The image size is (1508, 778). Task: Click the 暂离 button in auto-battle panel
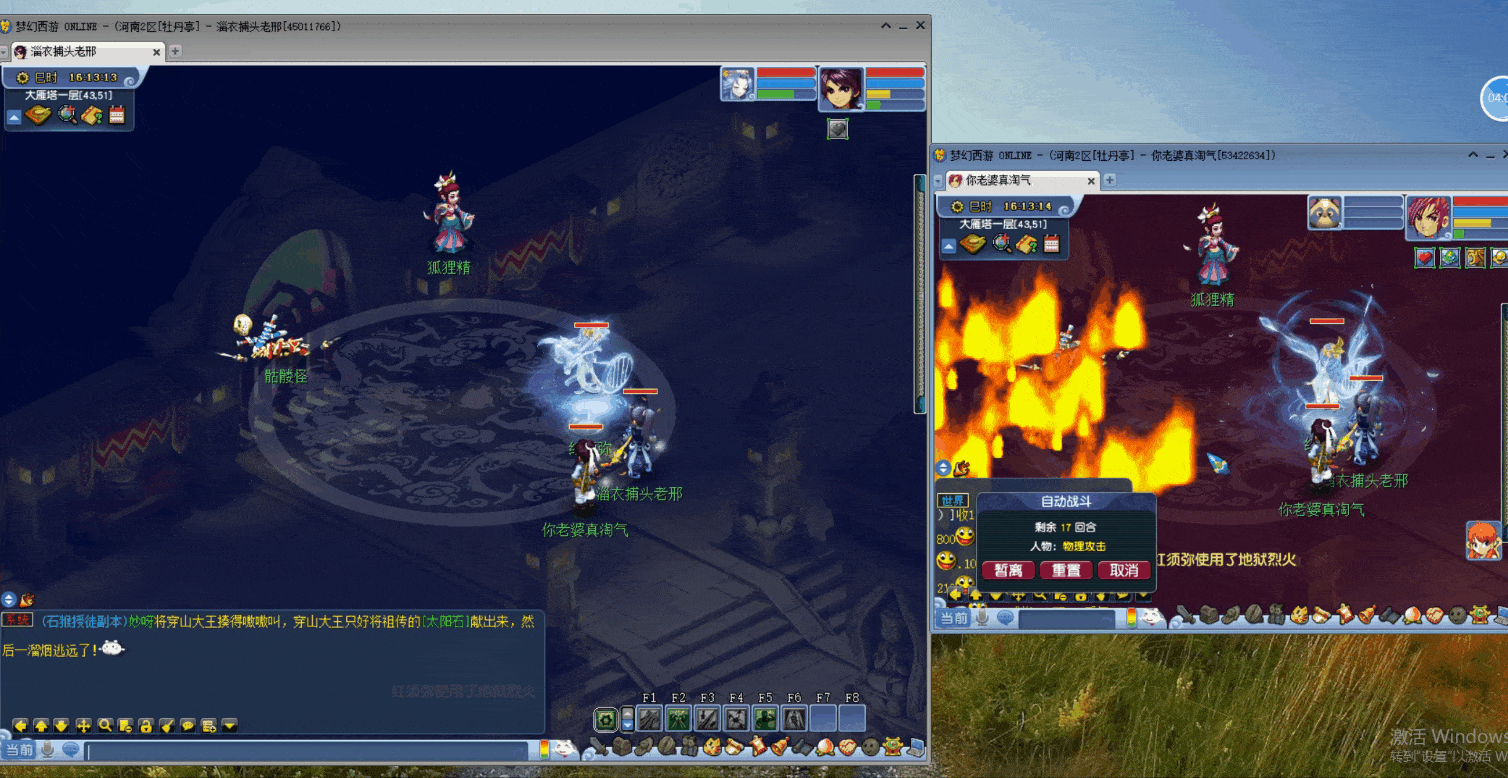1008,570
